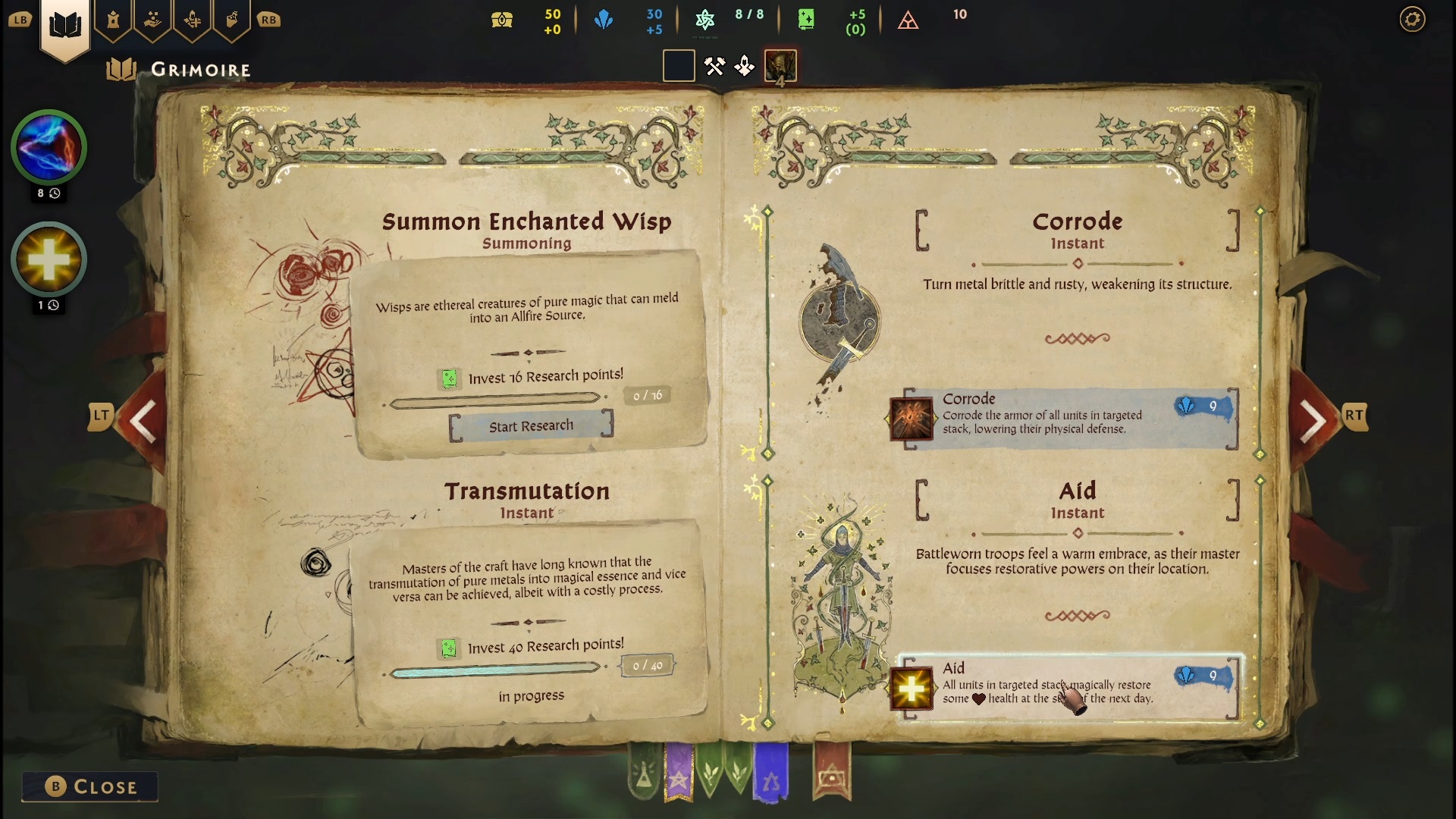Select the open book Grimoire tab

(65, 25)
